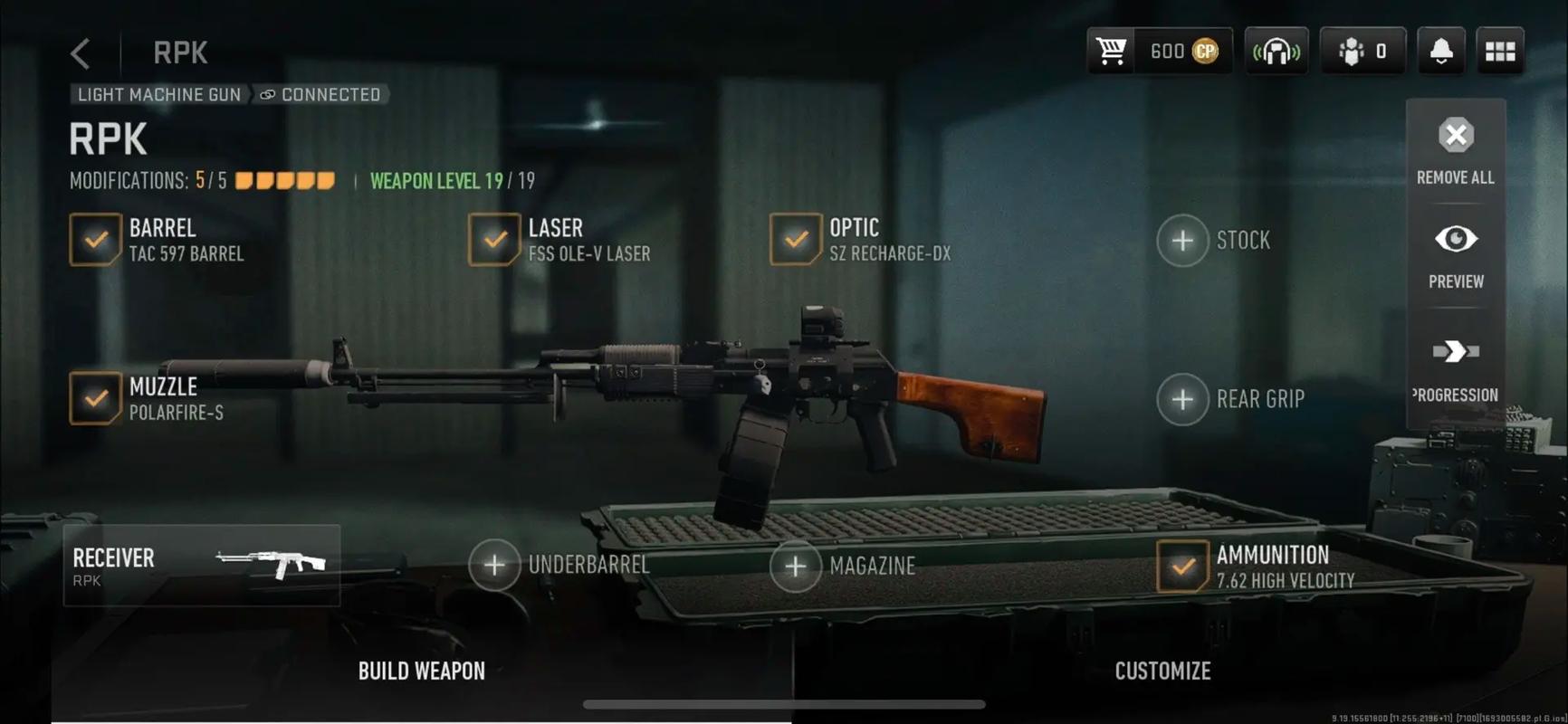Show notifications via the bell icon

1440,52
